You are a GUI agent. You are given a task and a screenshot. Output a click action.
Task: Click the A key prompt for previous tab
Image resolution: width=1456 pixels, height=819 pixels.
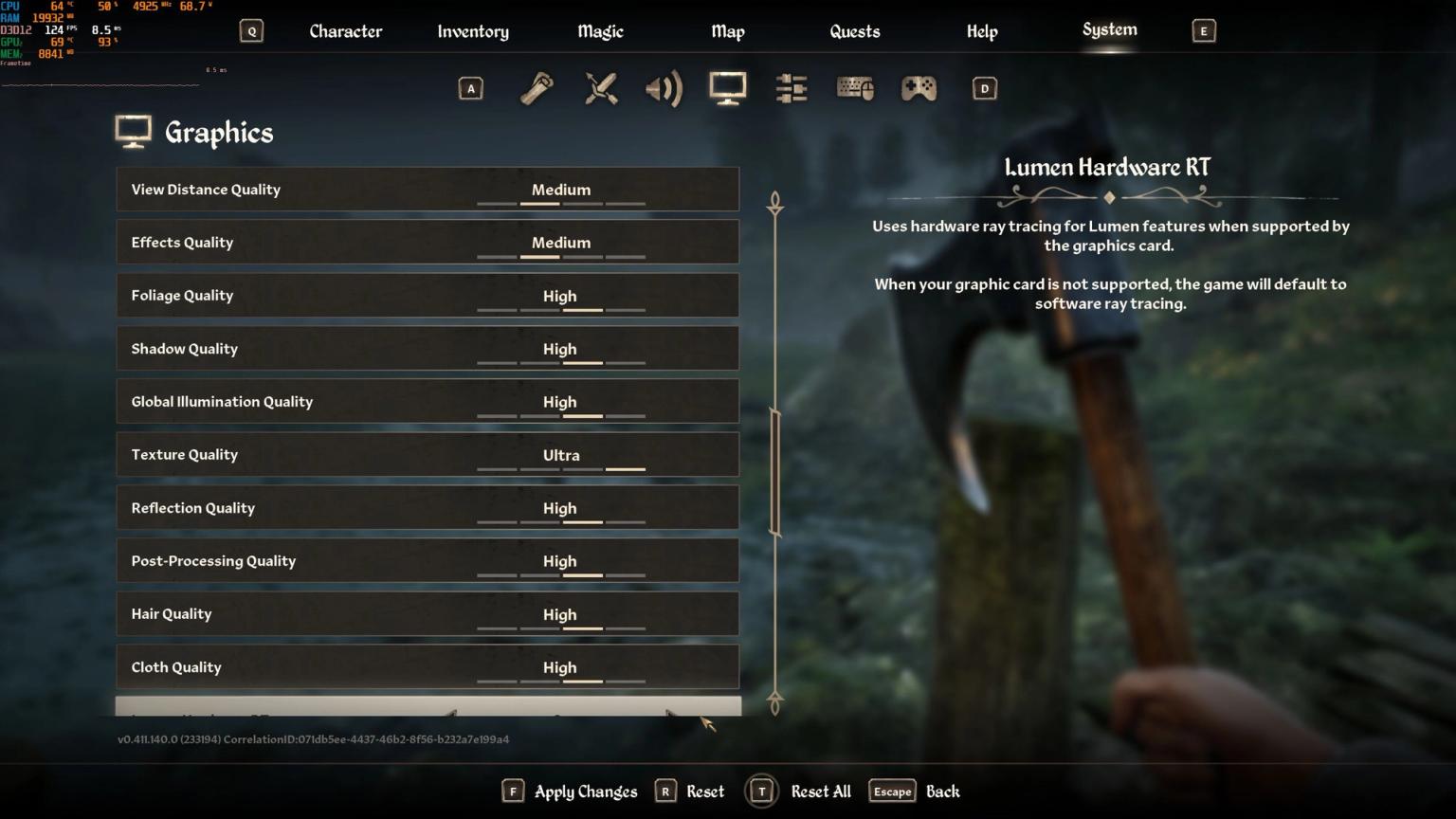[471, 87]
